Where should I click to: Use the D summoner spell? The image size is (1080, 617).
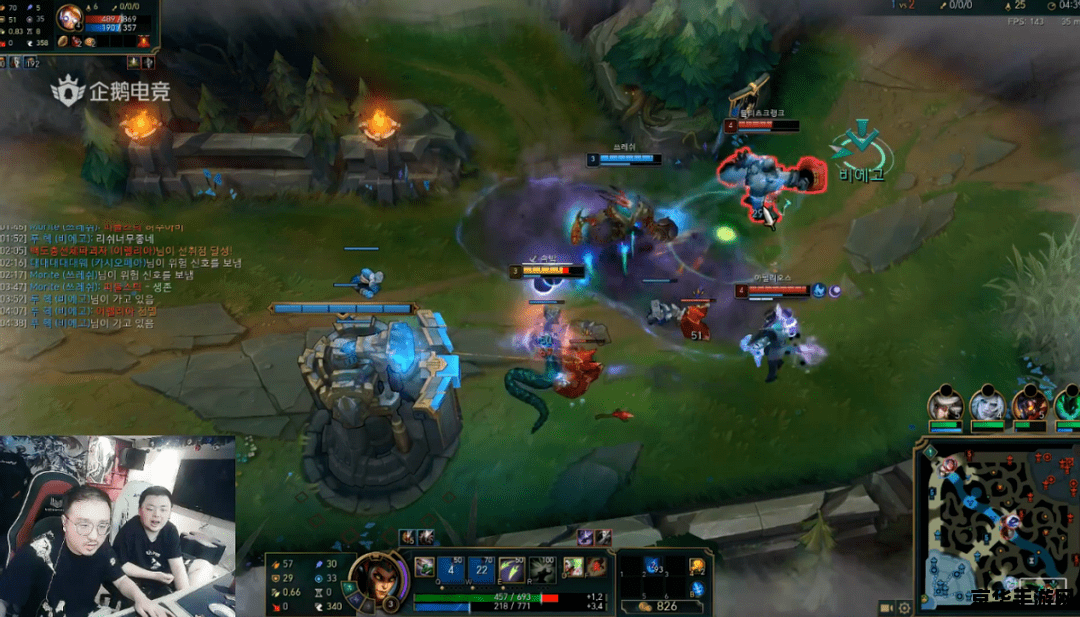pos(573,568)
